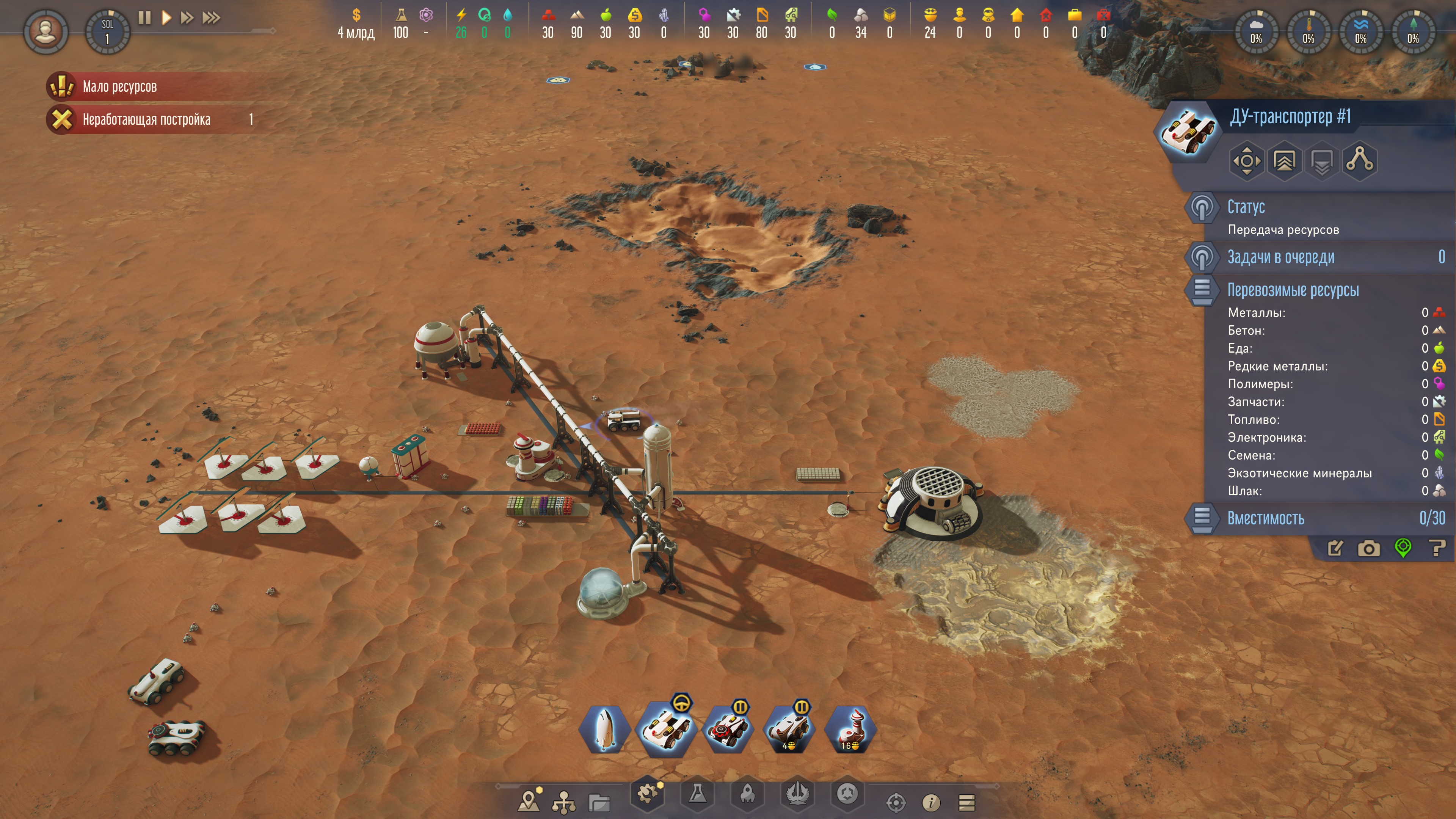Center view using the green location pin
The height and width of the screenshot is (819, 1456).
1403,547
